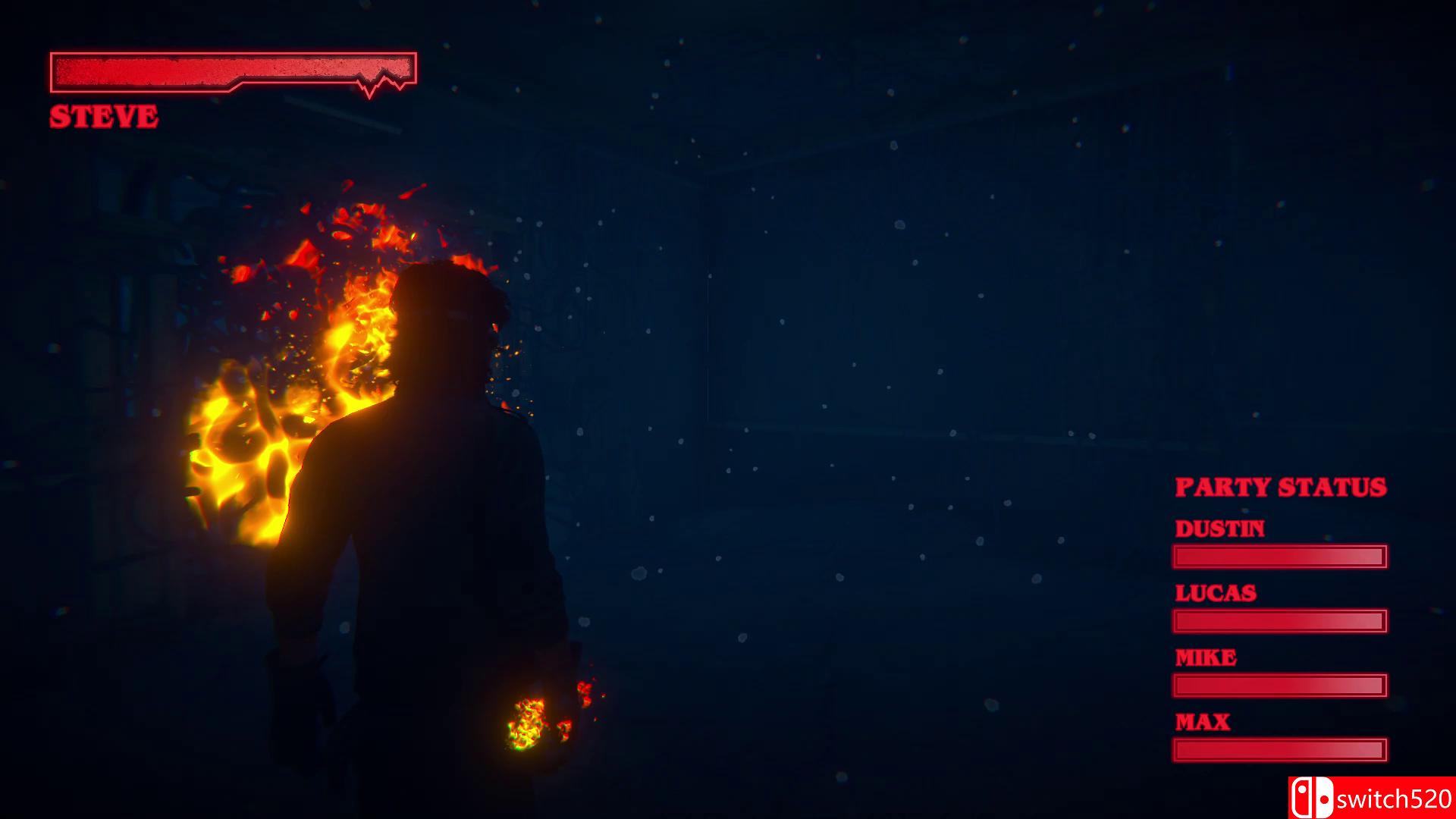Click the switch520 watermark logo
This screenshot has width=1456, height=819.
tap(1371, 798)
